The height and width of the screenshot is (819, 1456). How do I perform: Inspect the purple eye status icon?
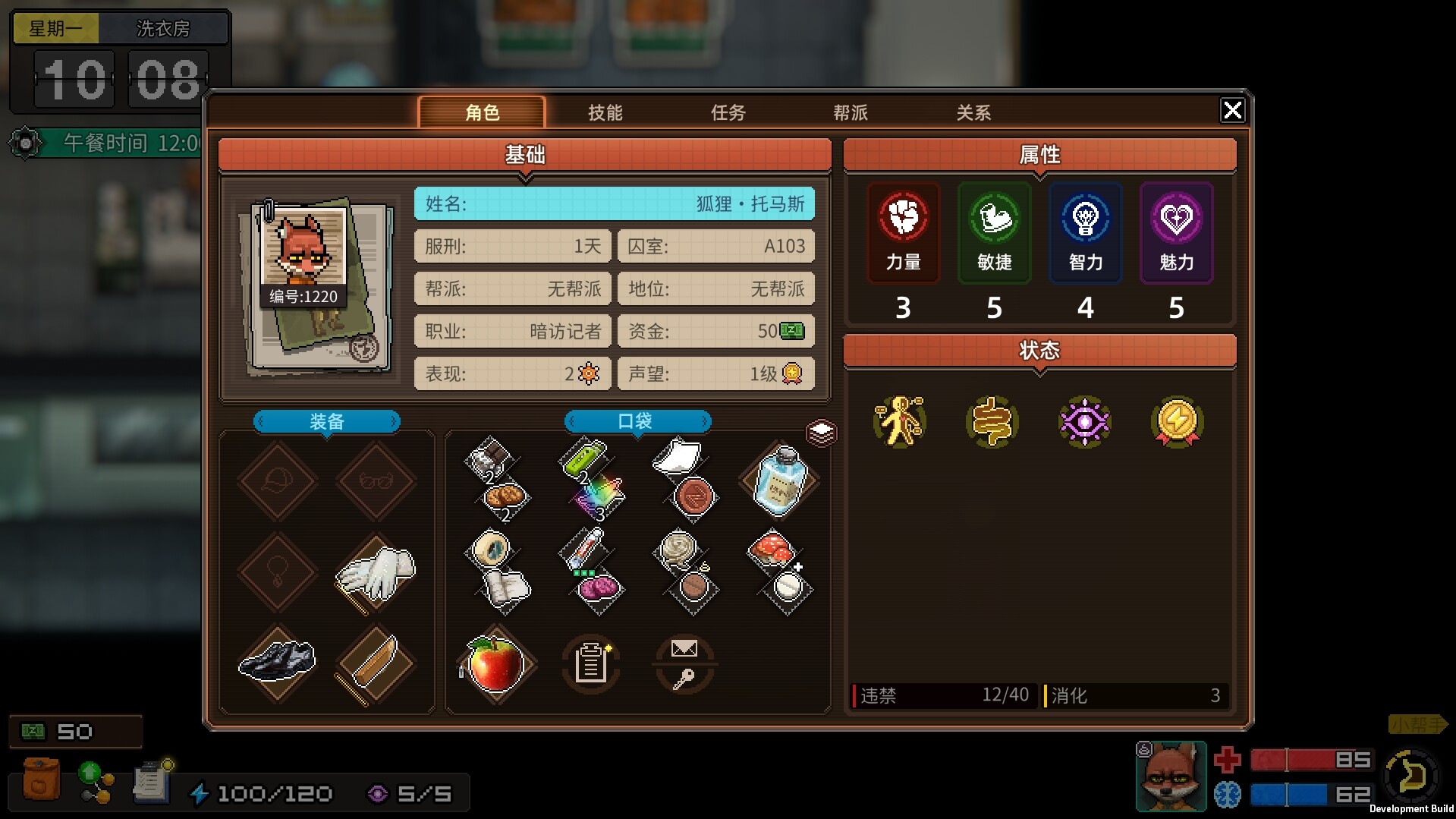[1084, 421]
